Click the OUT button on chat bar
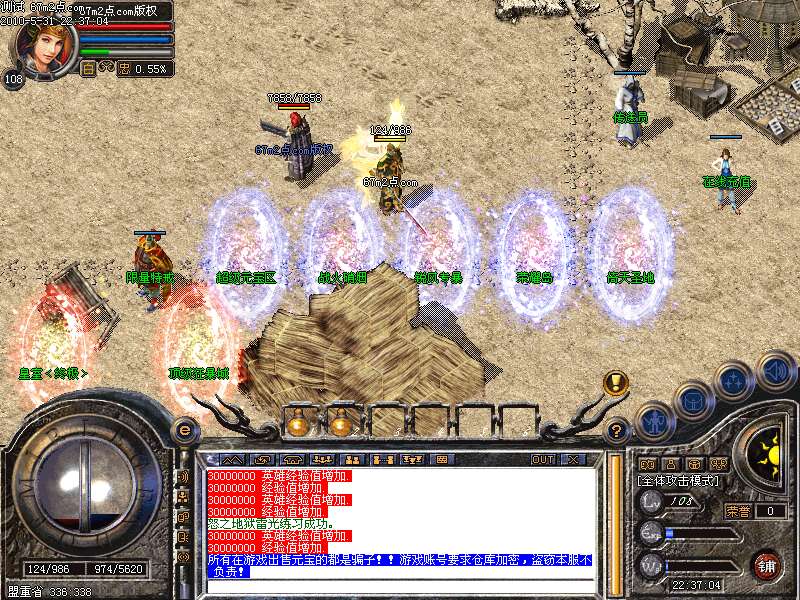The width and height of the screenshot is (800, 600). tap(543, 459)
